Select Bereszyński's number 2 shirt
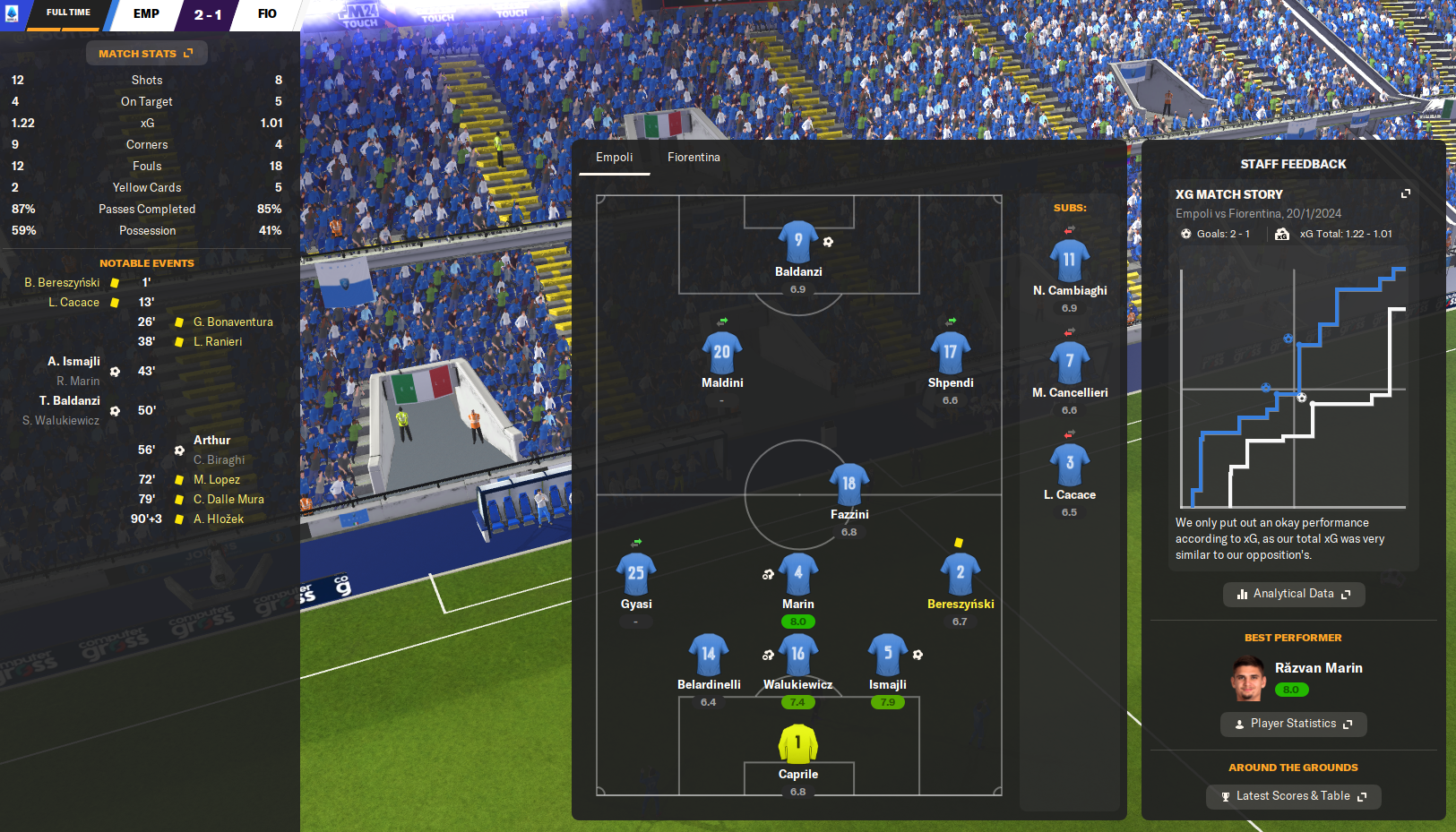This screenshot has width=1456, height=832. coord(960,573)
